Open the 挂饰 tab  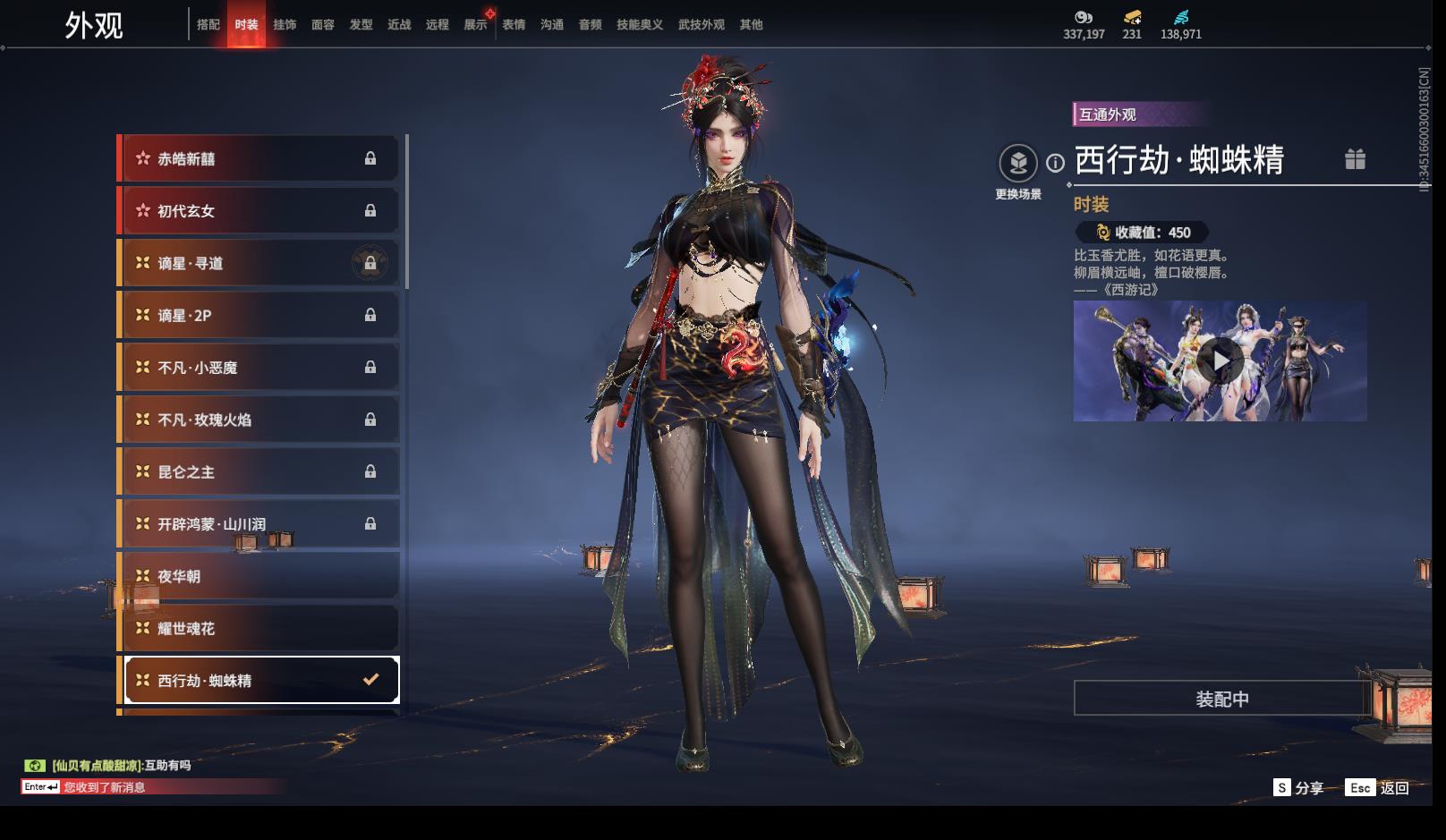click(x=285, y=25)
